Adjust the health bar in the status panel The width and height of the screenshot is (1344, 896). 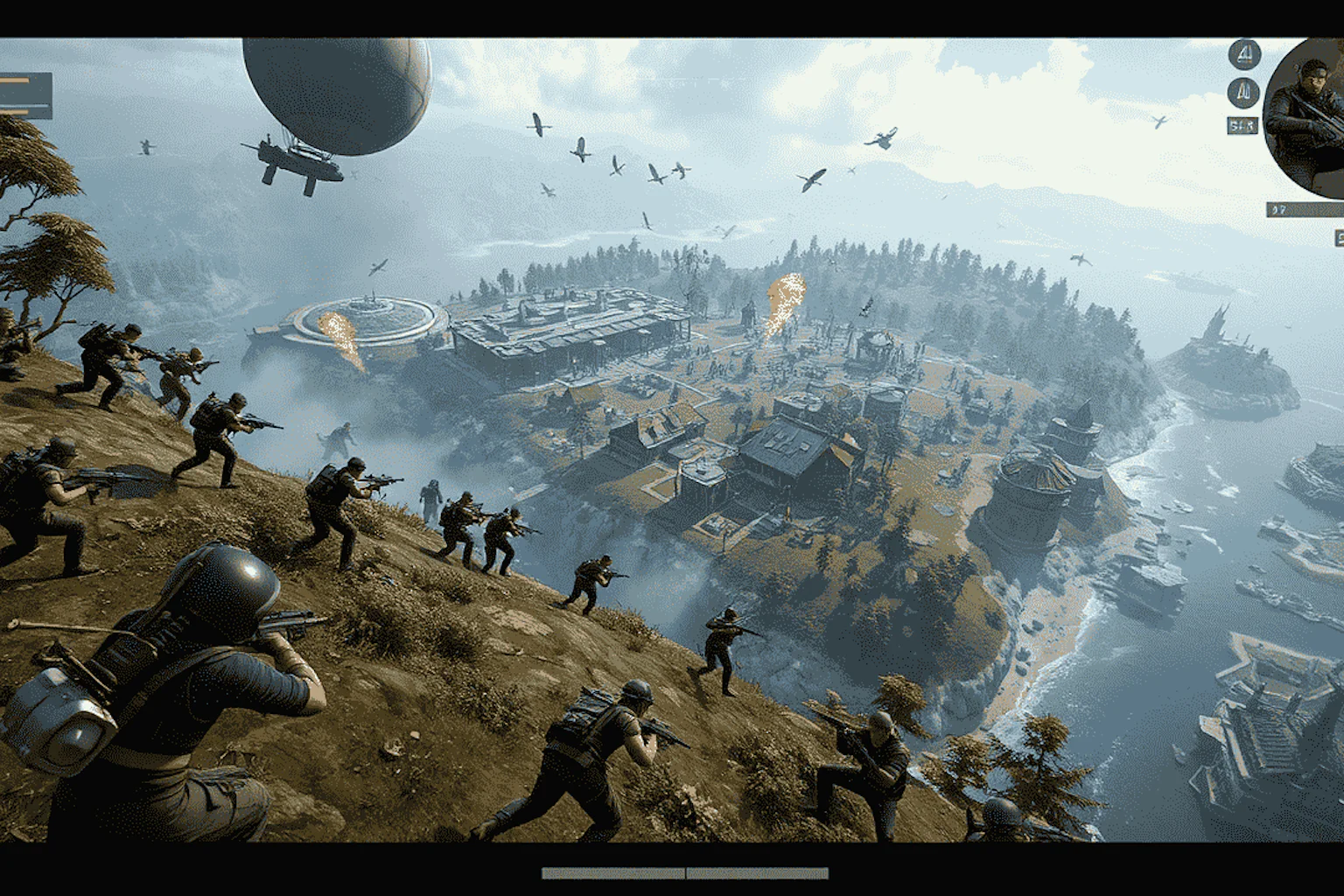coord(16,80)
